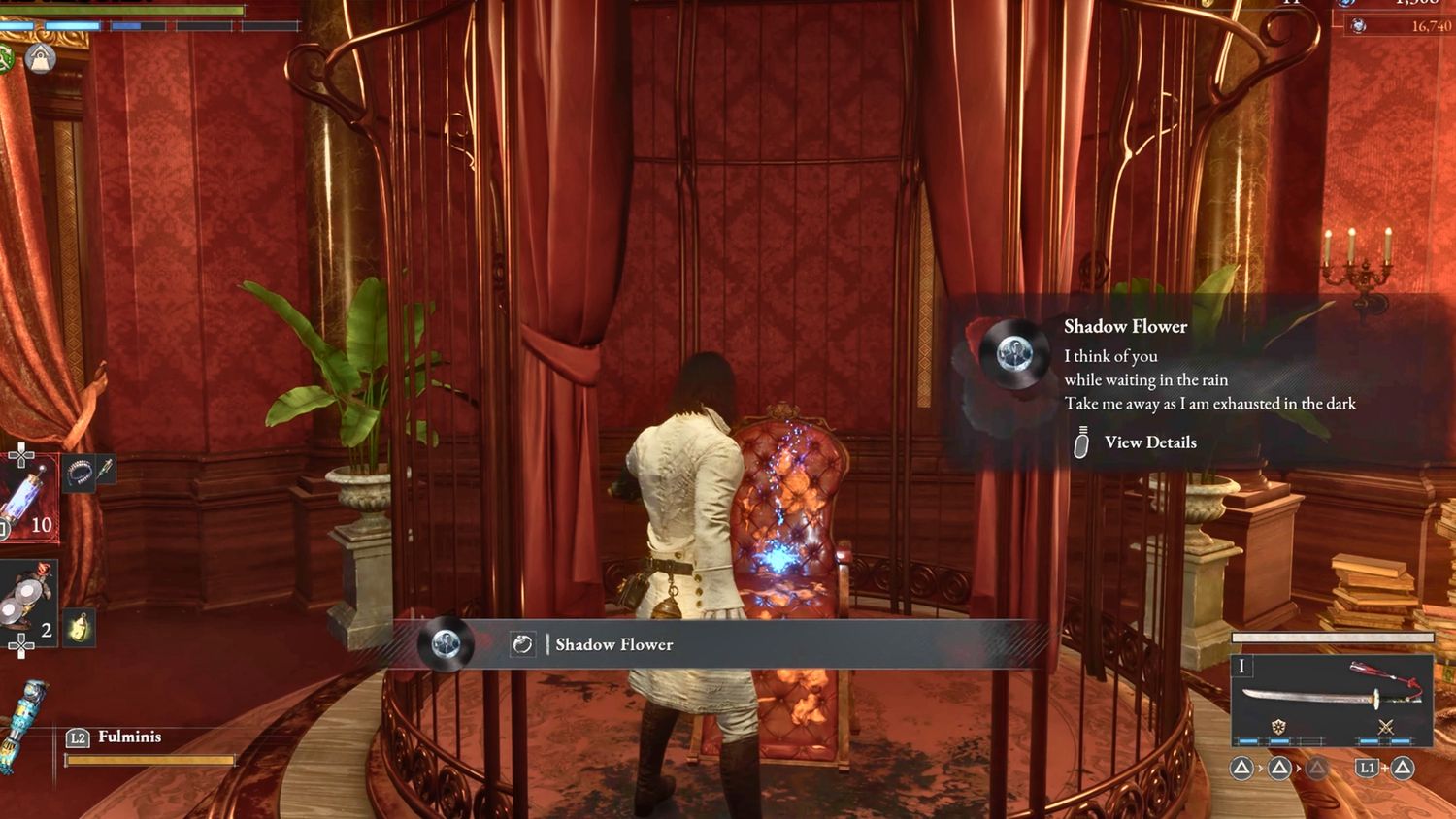Choose the small green dagger belt item
The width and height of the screenshot is (1456, 819).
click(105, 471)
